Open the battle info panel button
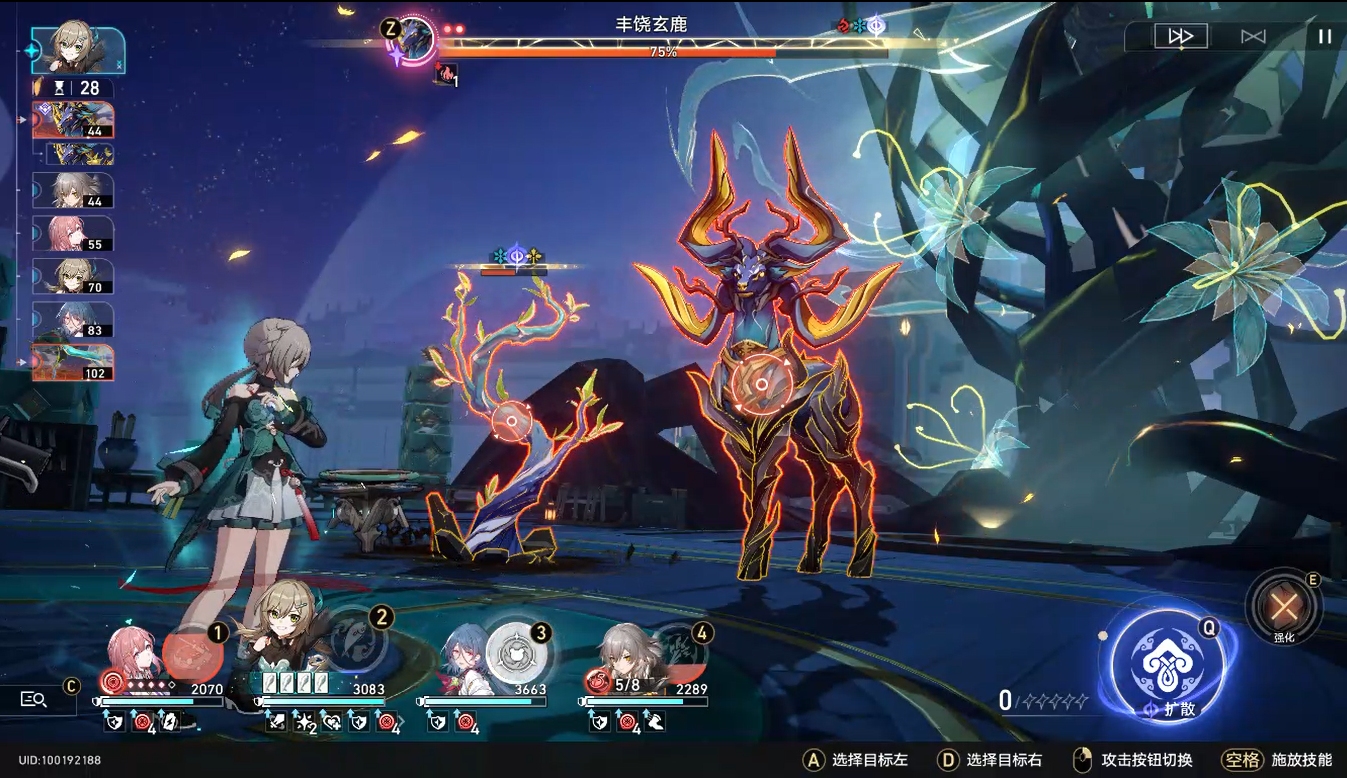Viewport: 1347px width, 778px height. [x=35, y=699]
